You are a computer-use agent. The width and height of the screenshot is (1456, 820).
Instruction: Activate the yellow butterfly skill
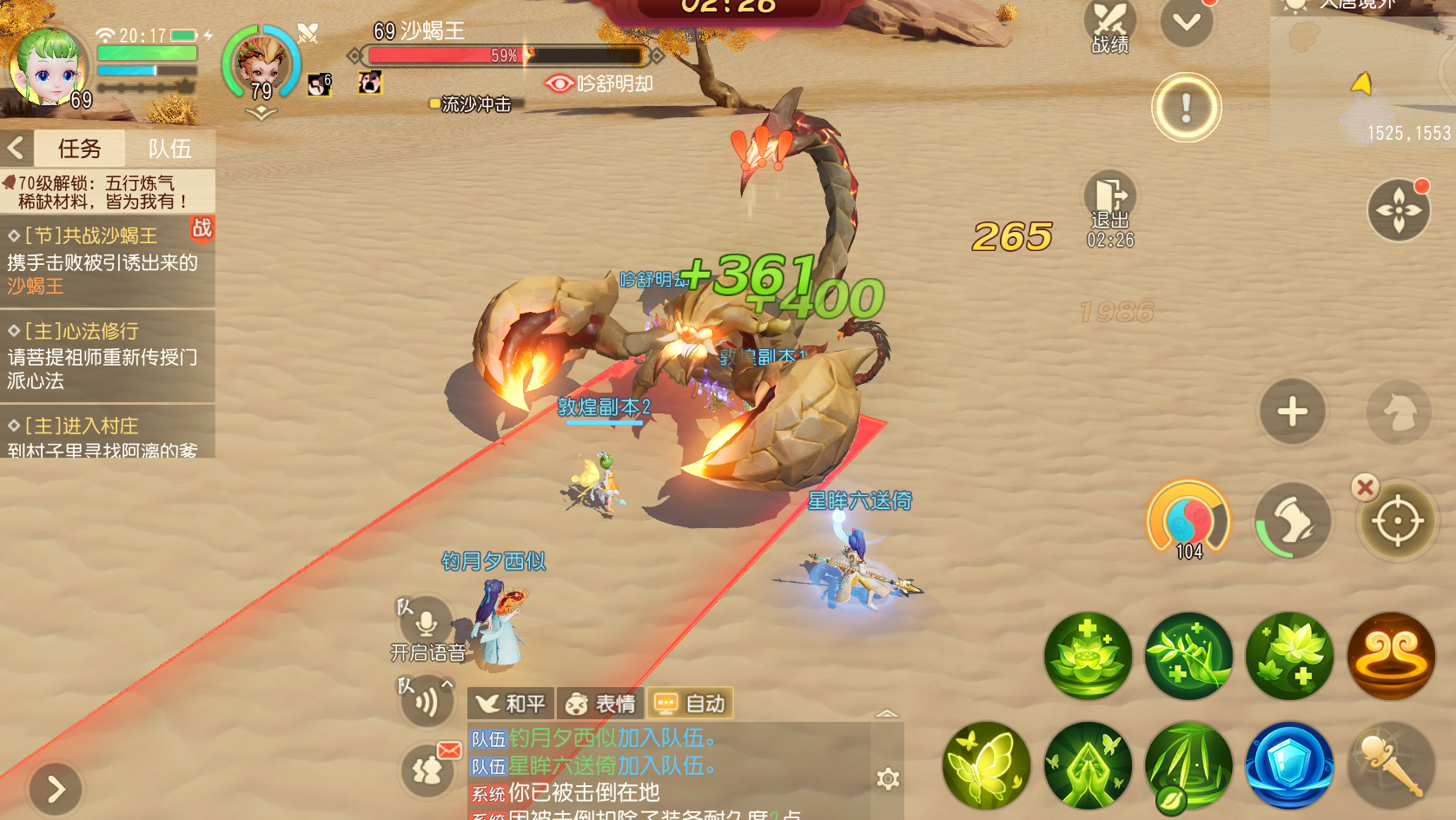click(986, 765)
